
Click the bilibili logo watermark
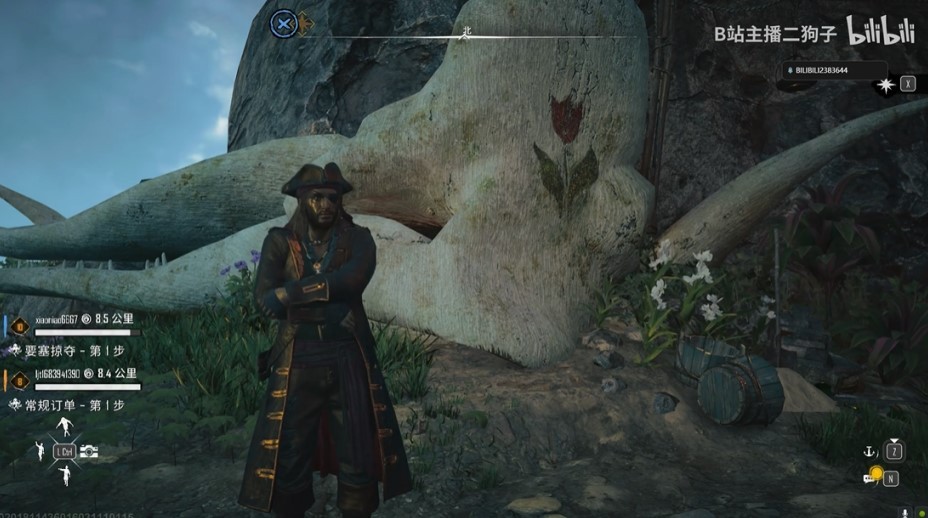tap(881, 32)
